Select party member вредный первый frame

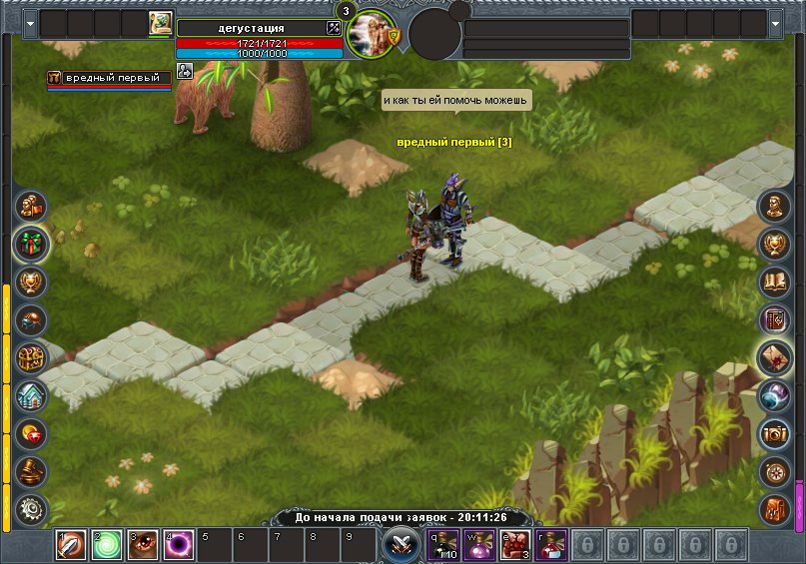click(x=108, y=79)
